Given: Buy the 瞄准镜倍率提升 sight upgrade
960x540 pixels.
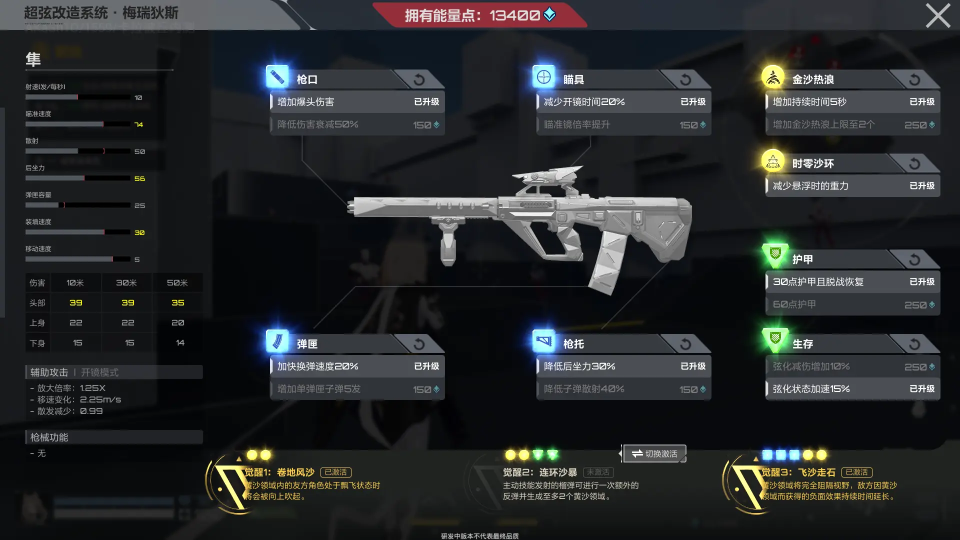Looking at the screenshot, I should click(622, 125).
